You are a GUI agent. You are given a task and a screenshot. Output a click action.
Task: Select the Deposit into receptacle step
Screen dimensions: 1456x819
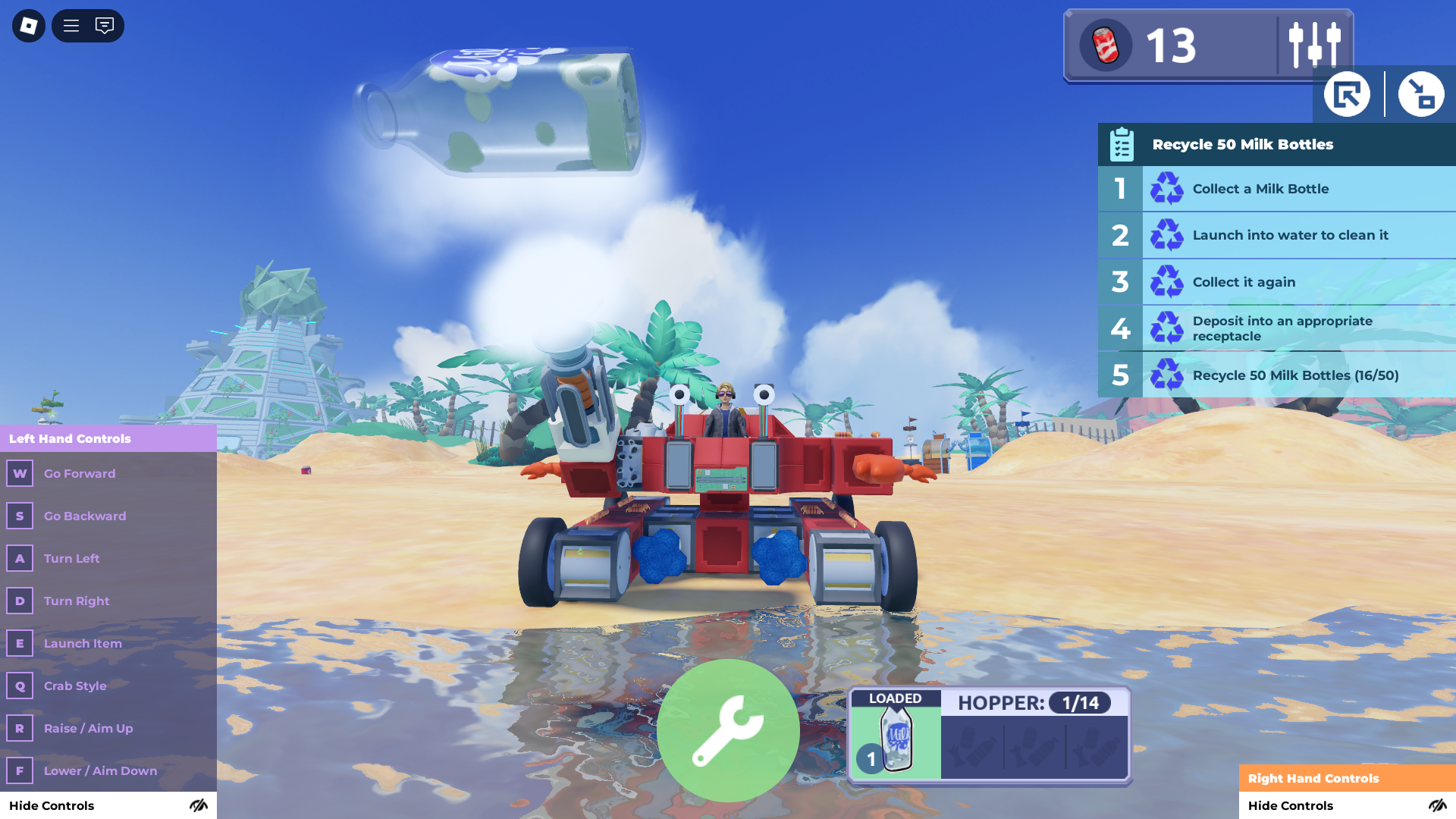click(1276, 328)
